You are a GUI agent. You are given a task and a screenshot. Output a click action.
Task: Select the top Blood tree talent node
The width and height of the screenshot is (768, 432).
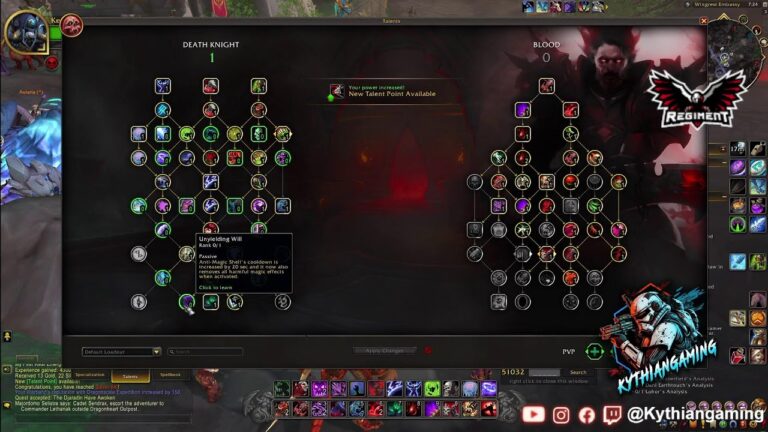pos(546,85)
